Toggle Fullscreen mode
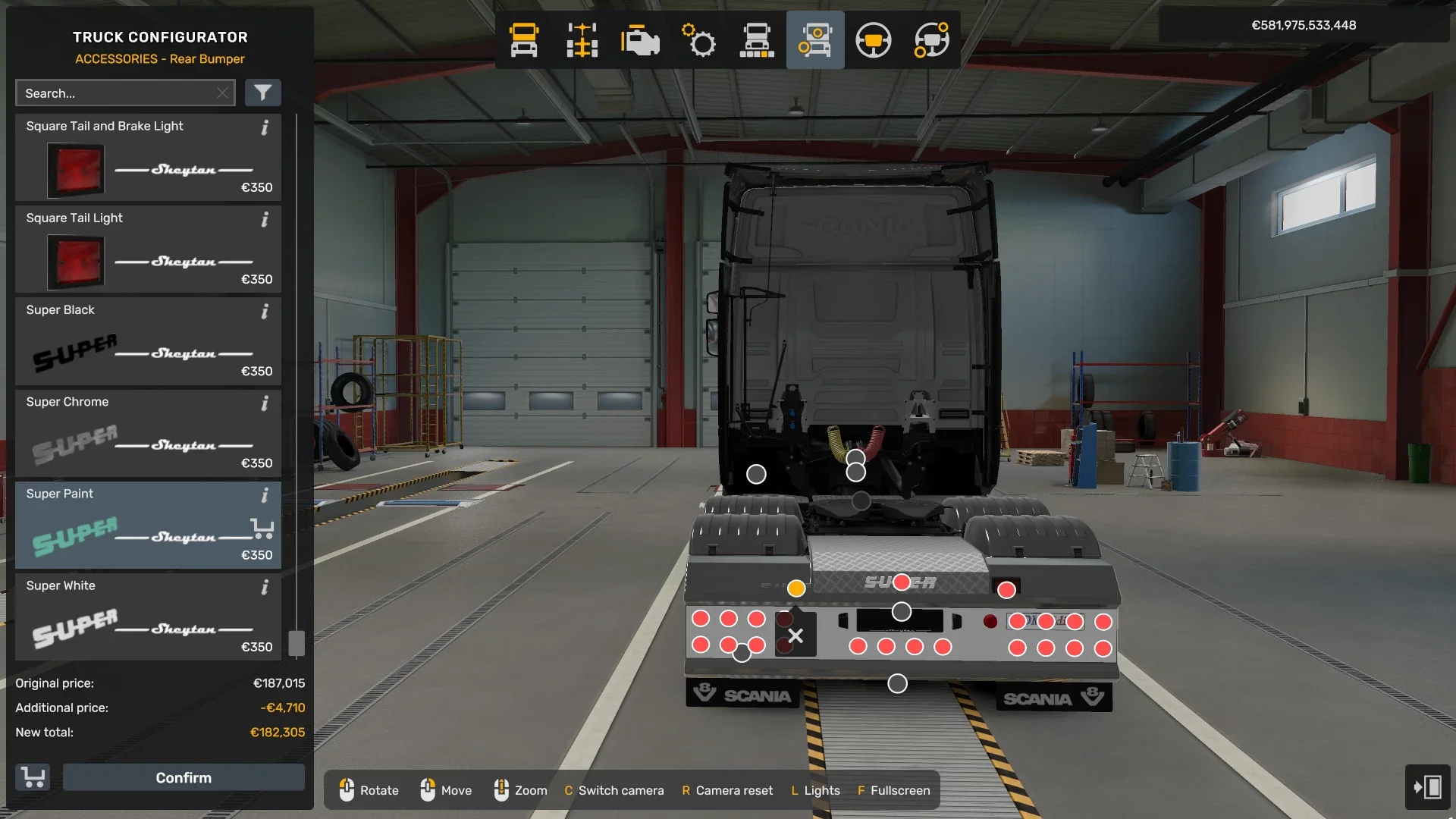 coord(893,790)
